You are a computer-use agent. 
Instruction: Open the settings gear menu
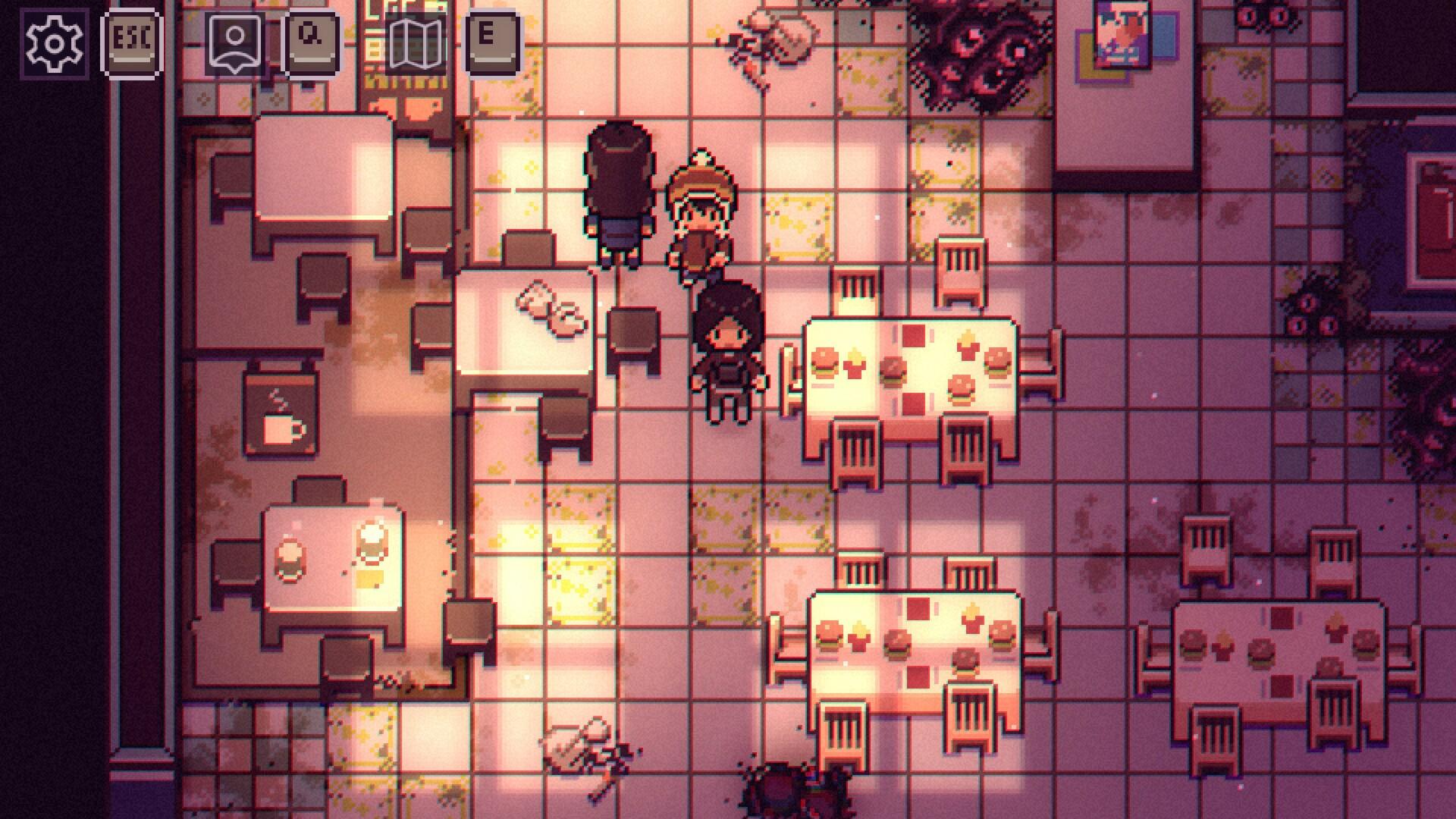tap(51, 42)
